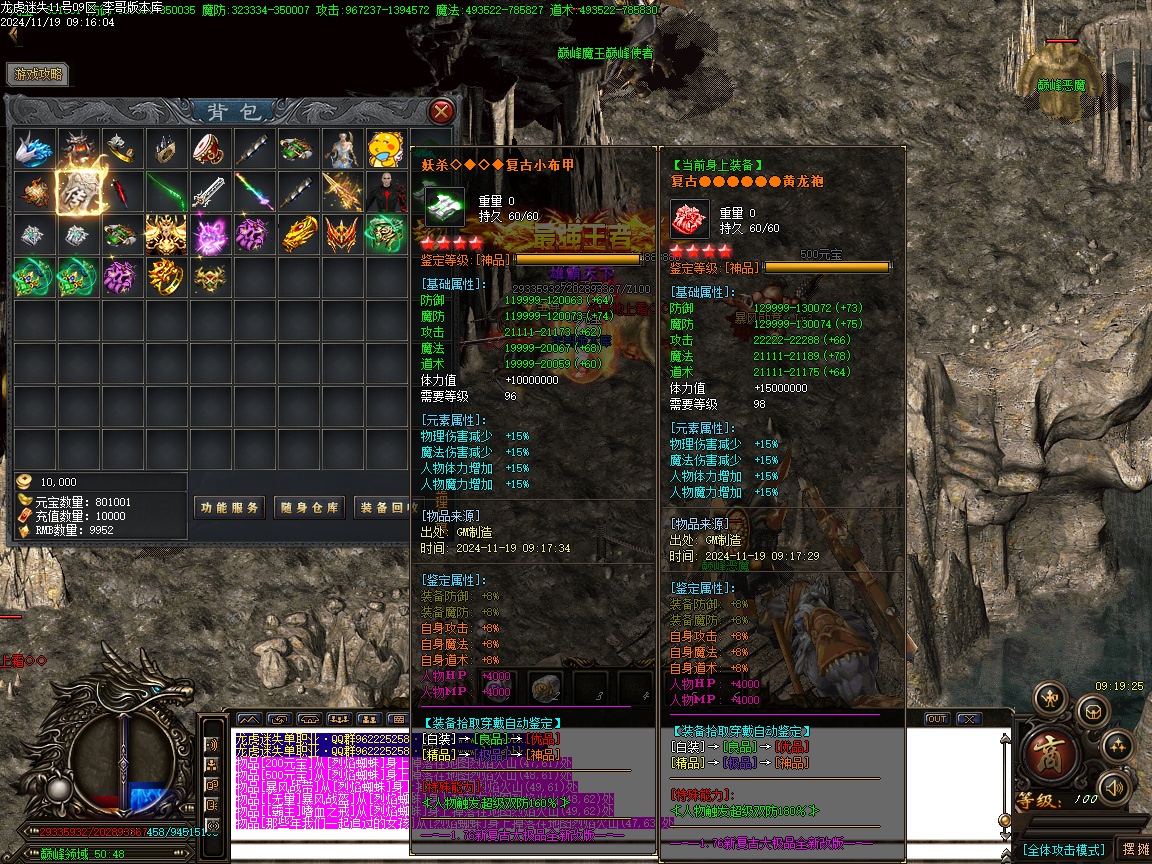Select the bald man in black item
The width and height of the screenshot is (1152, 864).
[385, 191]
